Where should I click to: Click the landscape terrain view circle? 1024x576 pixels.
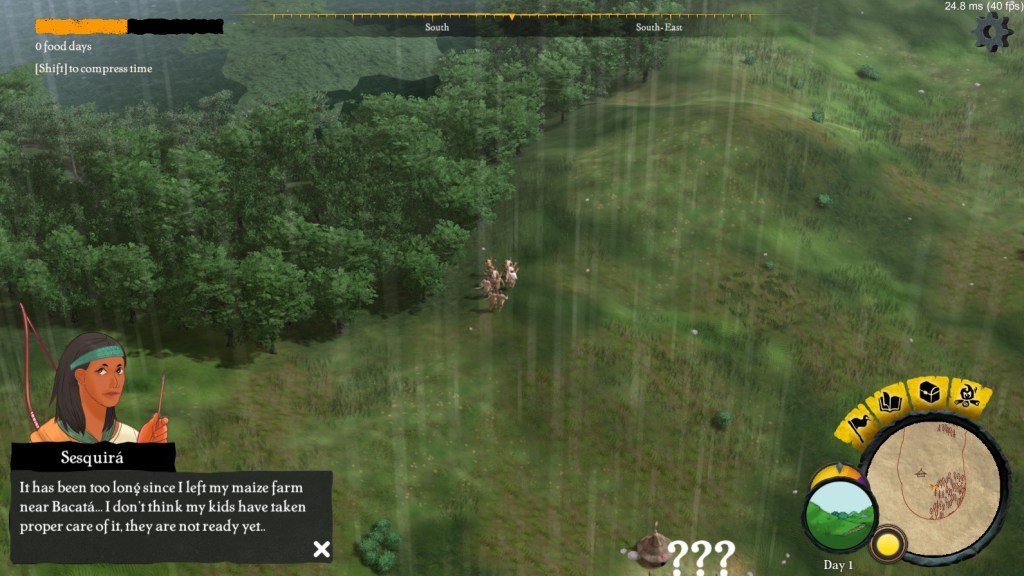[x=839, y=516]
